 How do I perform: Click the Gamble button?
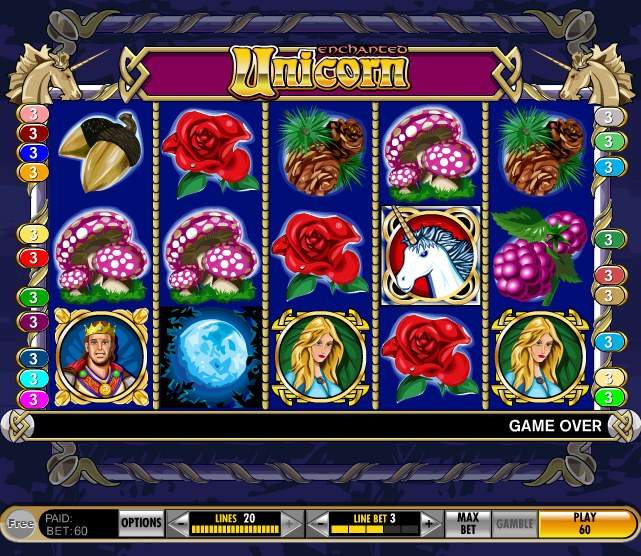[x=515, y=522]
